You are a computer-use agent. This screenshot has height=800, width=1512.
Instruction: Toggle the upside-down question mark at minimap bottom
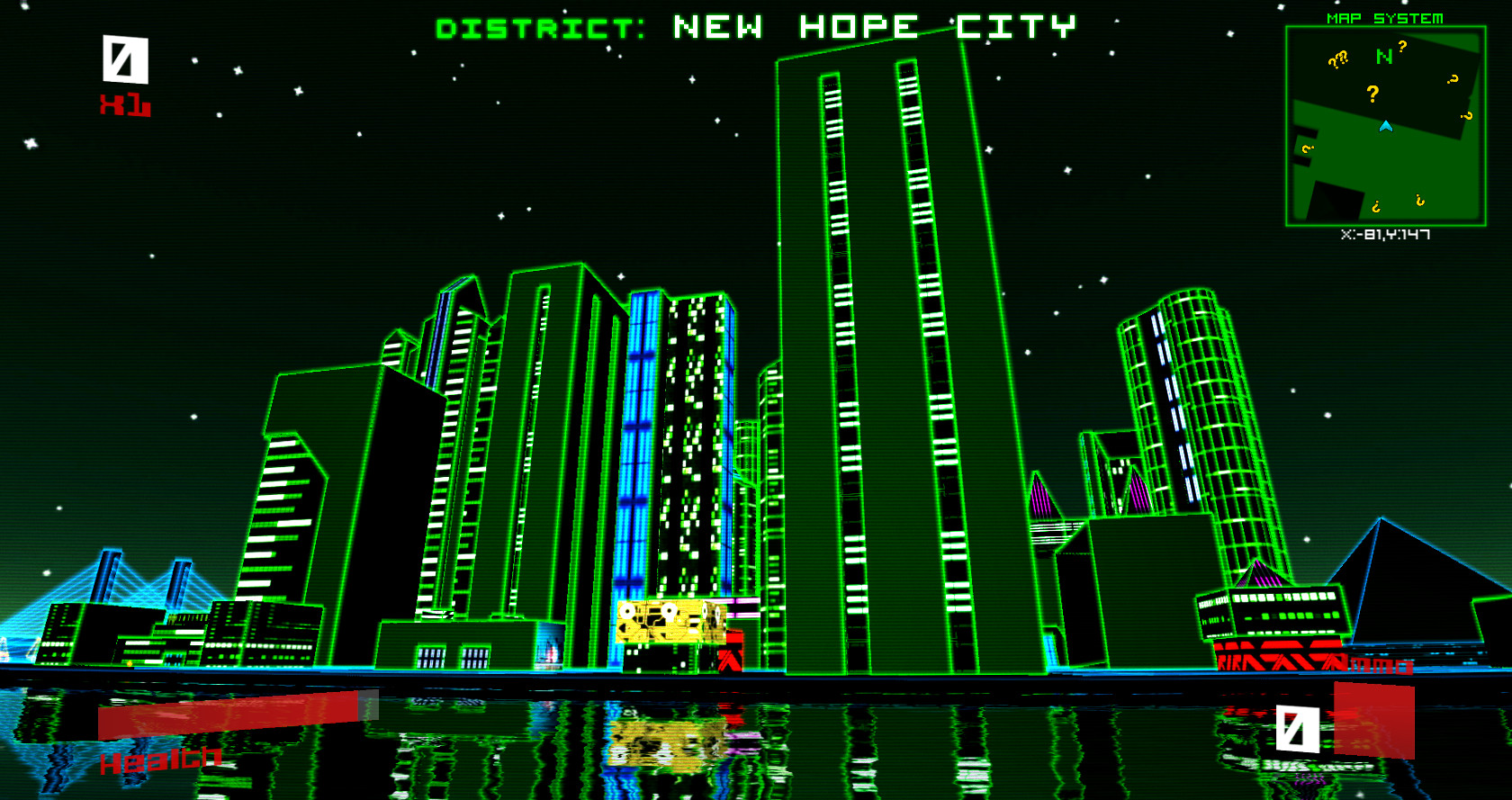click(x=1376, y=207)
